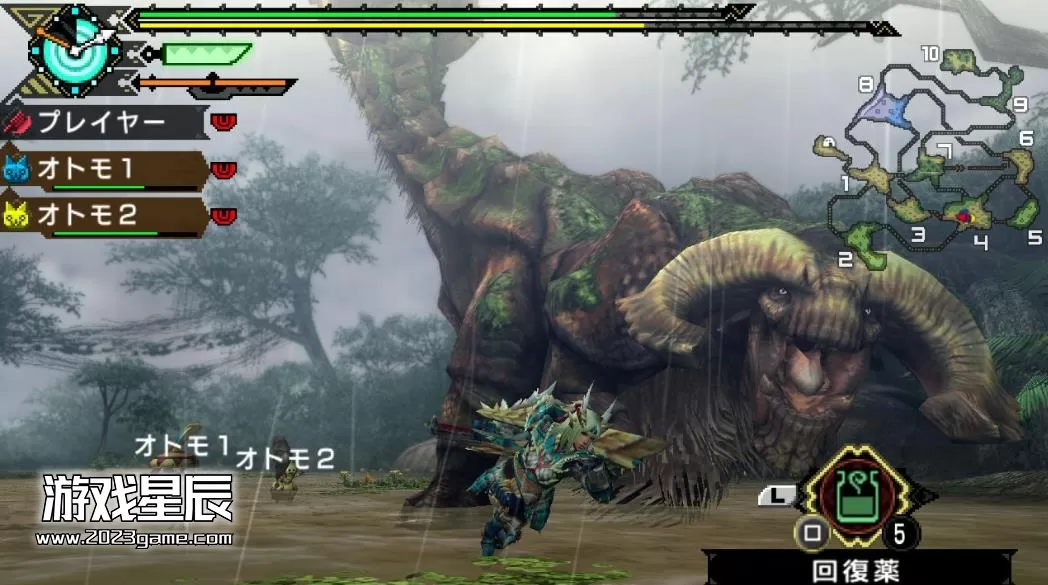
Task: Open the www.2023game.com watermark link
Action: pos(137,539)
